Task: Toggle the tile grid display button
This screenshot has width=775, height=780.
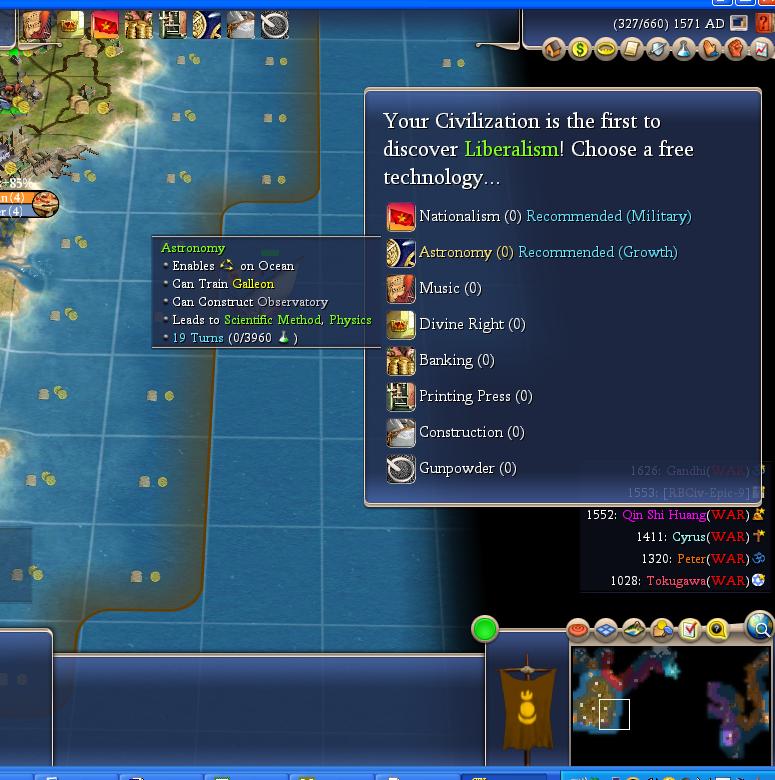Action: [x=606, y=629]
